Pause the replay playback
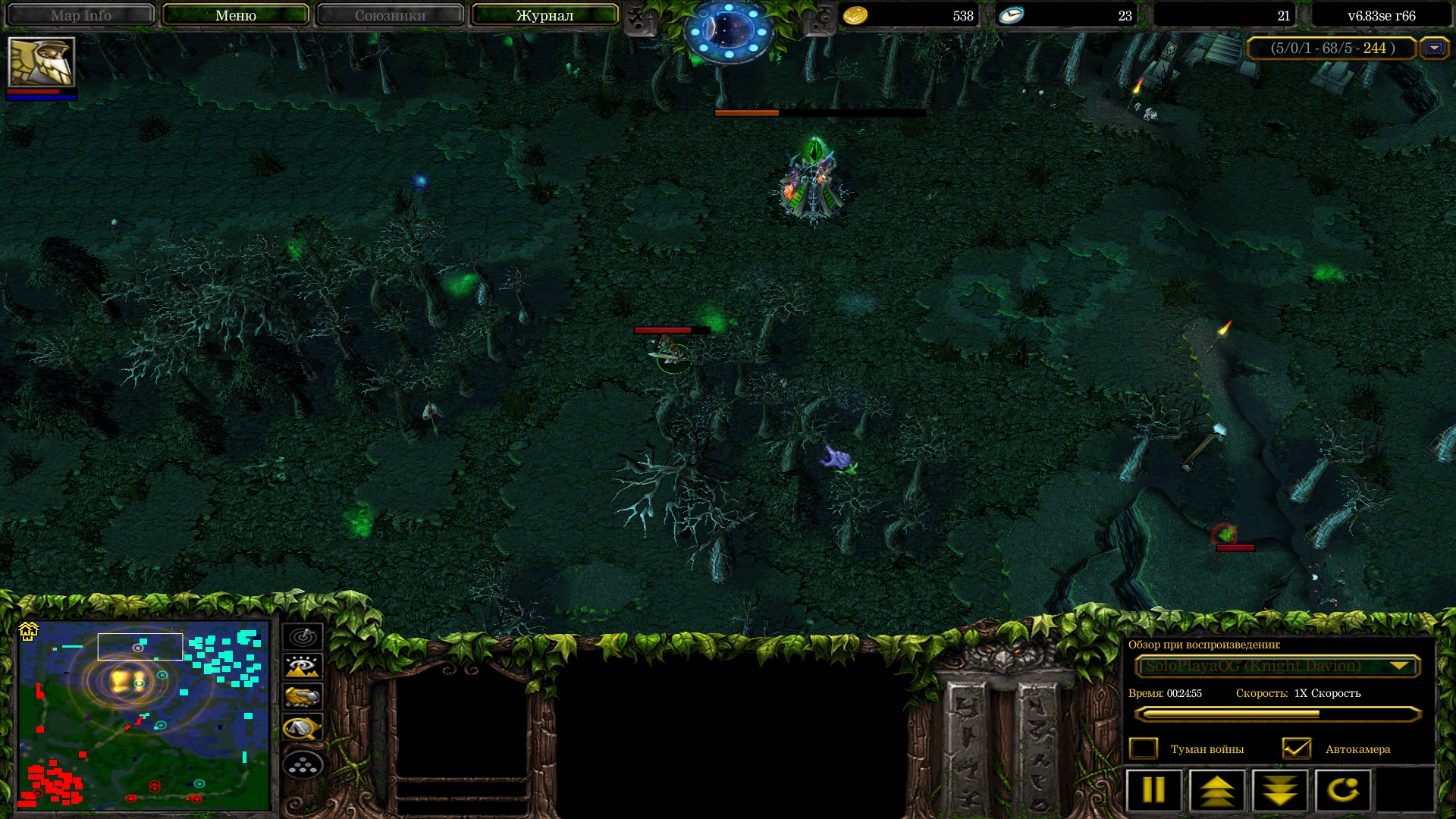Screen dimensions: 1456x819 pyautogui.click(x=1153, y=790)
